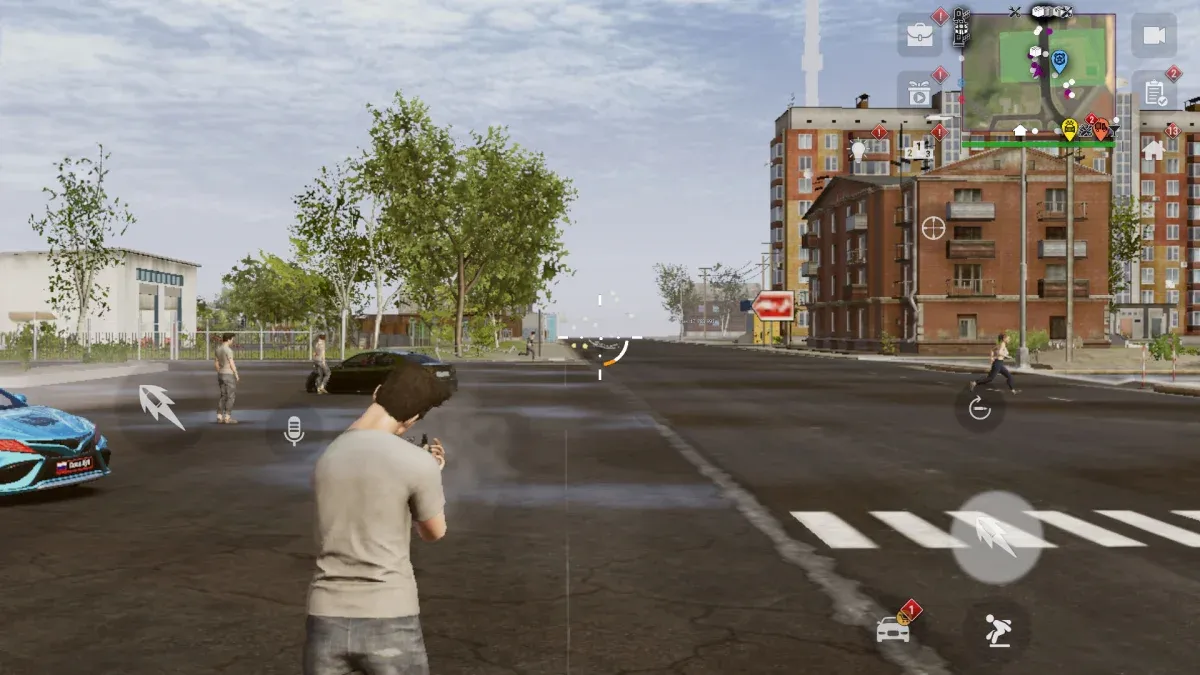The width and height of the screenshot is (1200, 675).
Task: Select the blue police badge map marker
Action: (1059, 61)
